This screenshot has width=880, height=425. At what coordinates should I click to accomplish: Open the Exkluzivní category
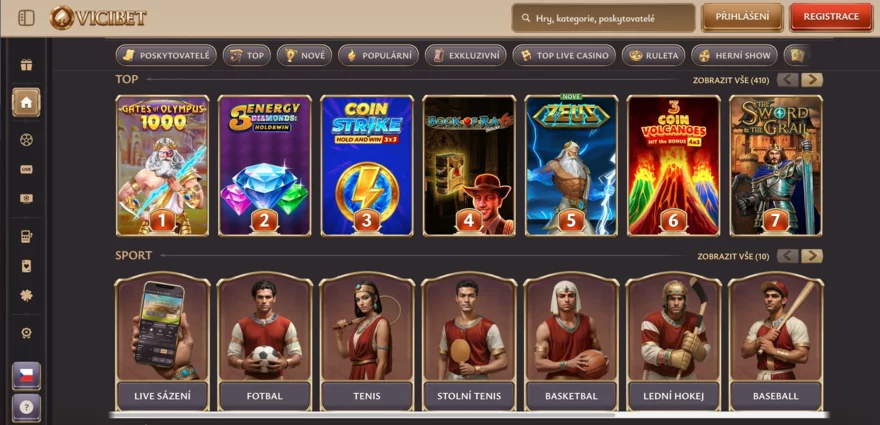465,56
